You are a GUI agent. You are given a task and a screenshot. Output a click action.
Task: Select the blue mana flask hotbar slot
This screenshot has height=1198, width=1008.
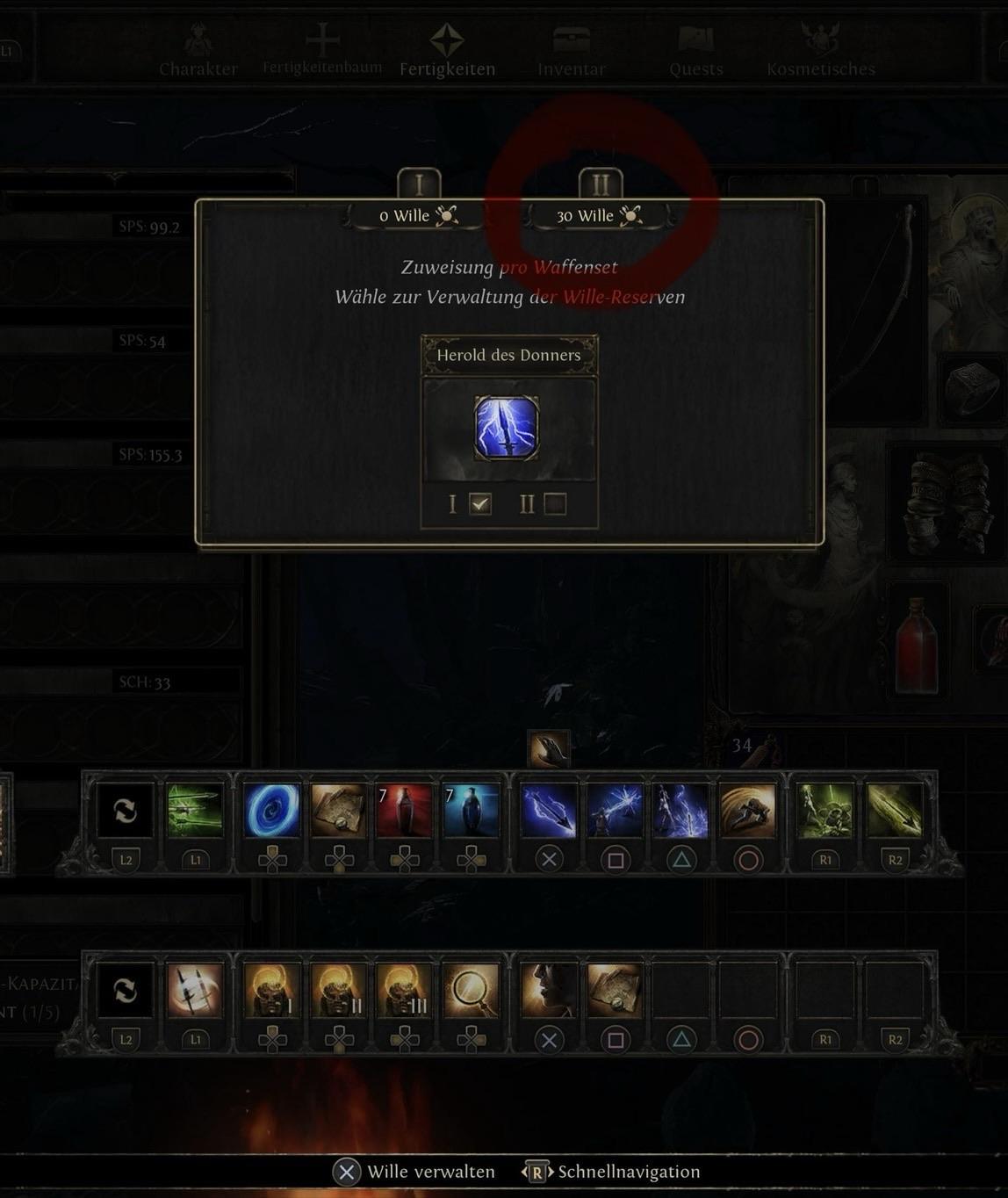tap(471, 811)
